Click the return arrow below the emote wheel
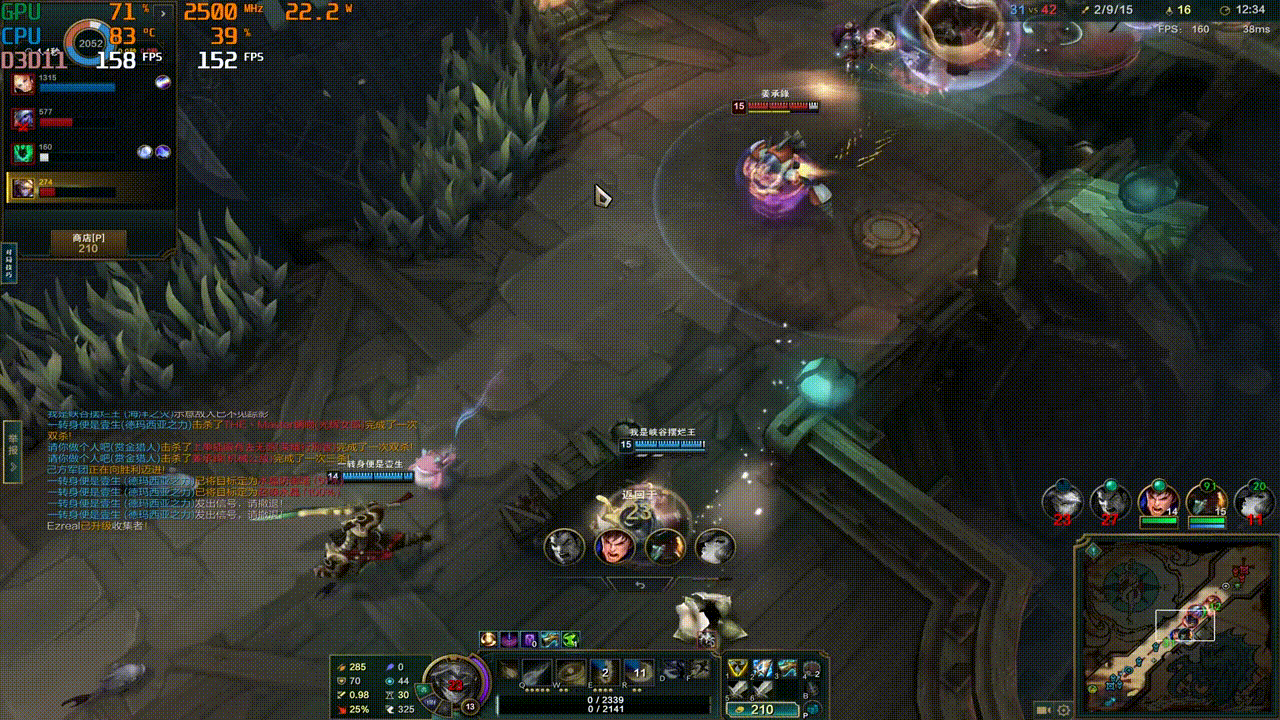 click(640, 585)
